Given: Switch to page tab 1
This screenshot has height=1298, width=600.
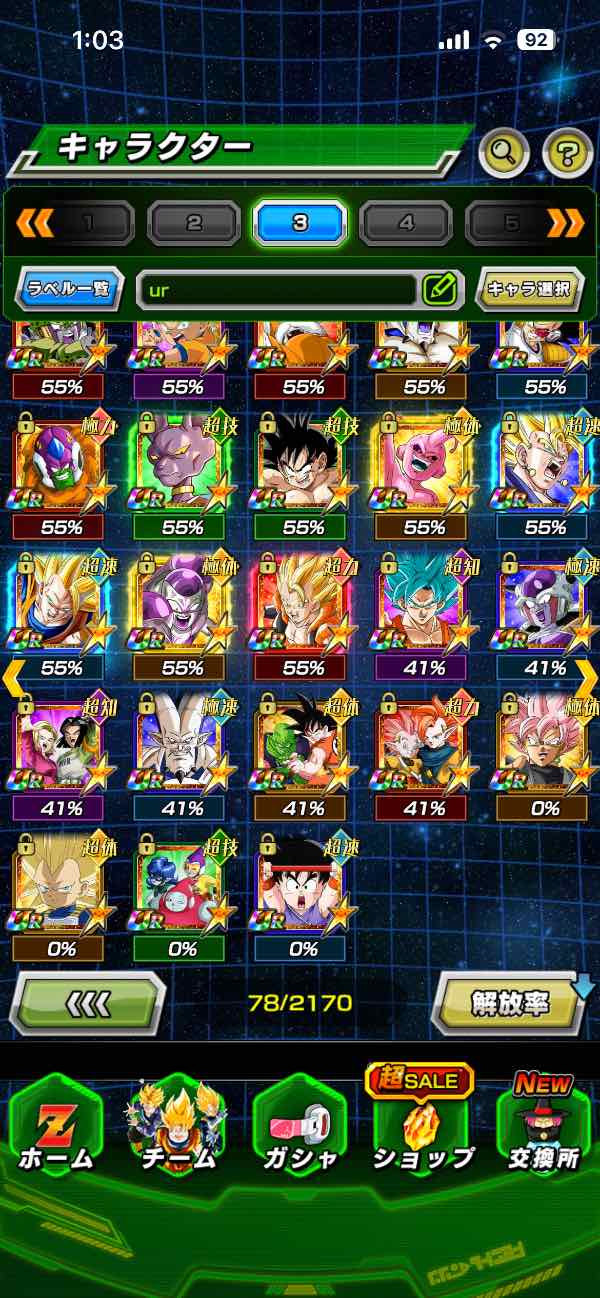Looking at the screenshot, I should [x=88, y=223].
